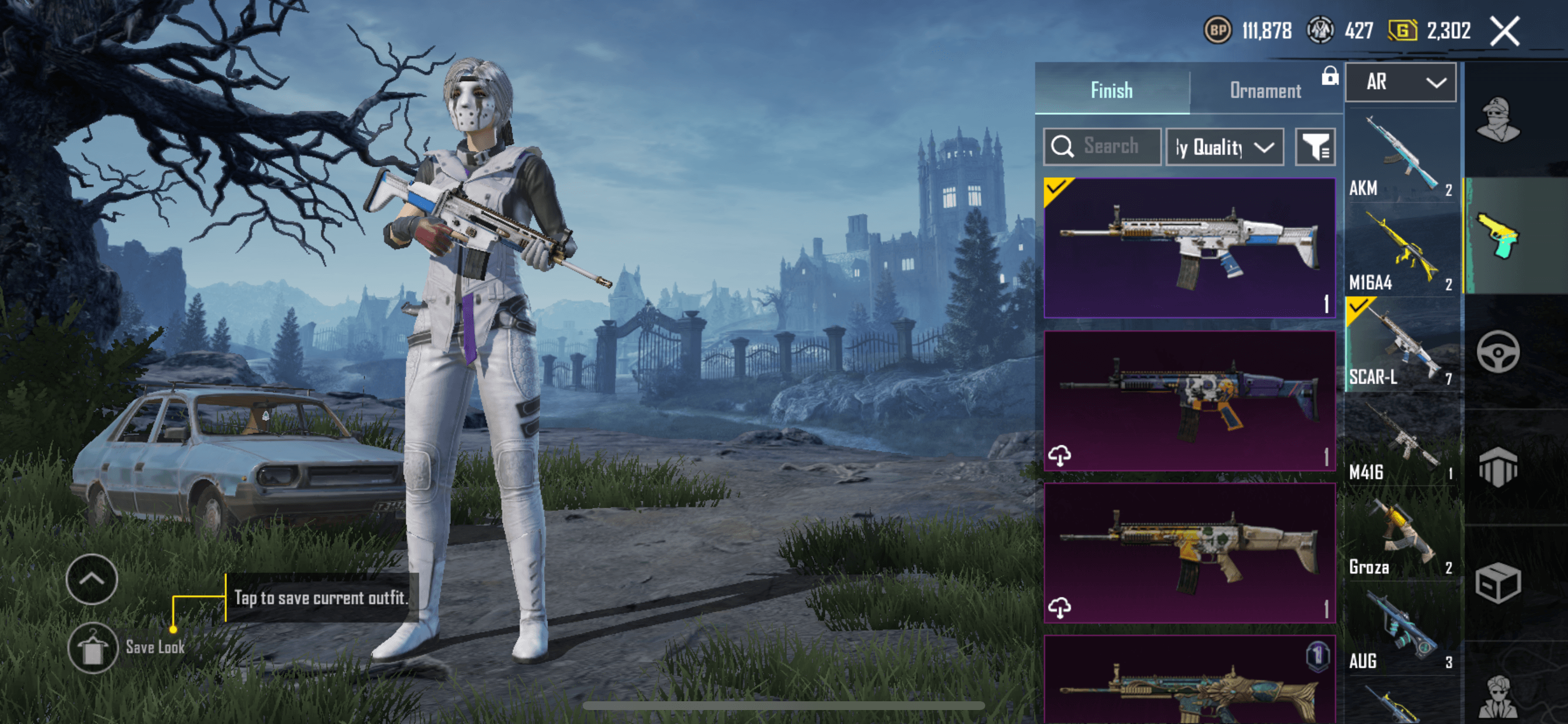Expand the panel with the up arrow button
1568x724 pixels.
point(92,579)
